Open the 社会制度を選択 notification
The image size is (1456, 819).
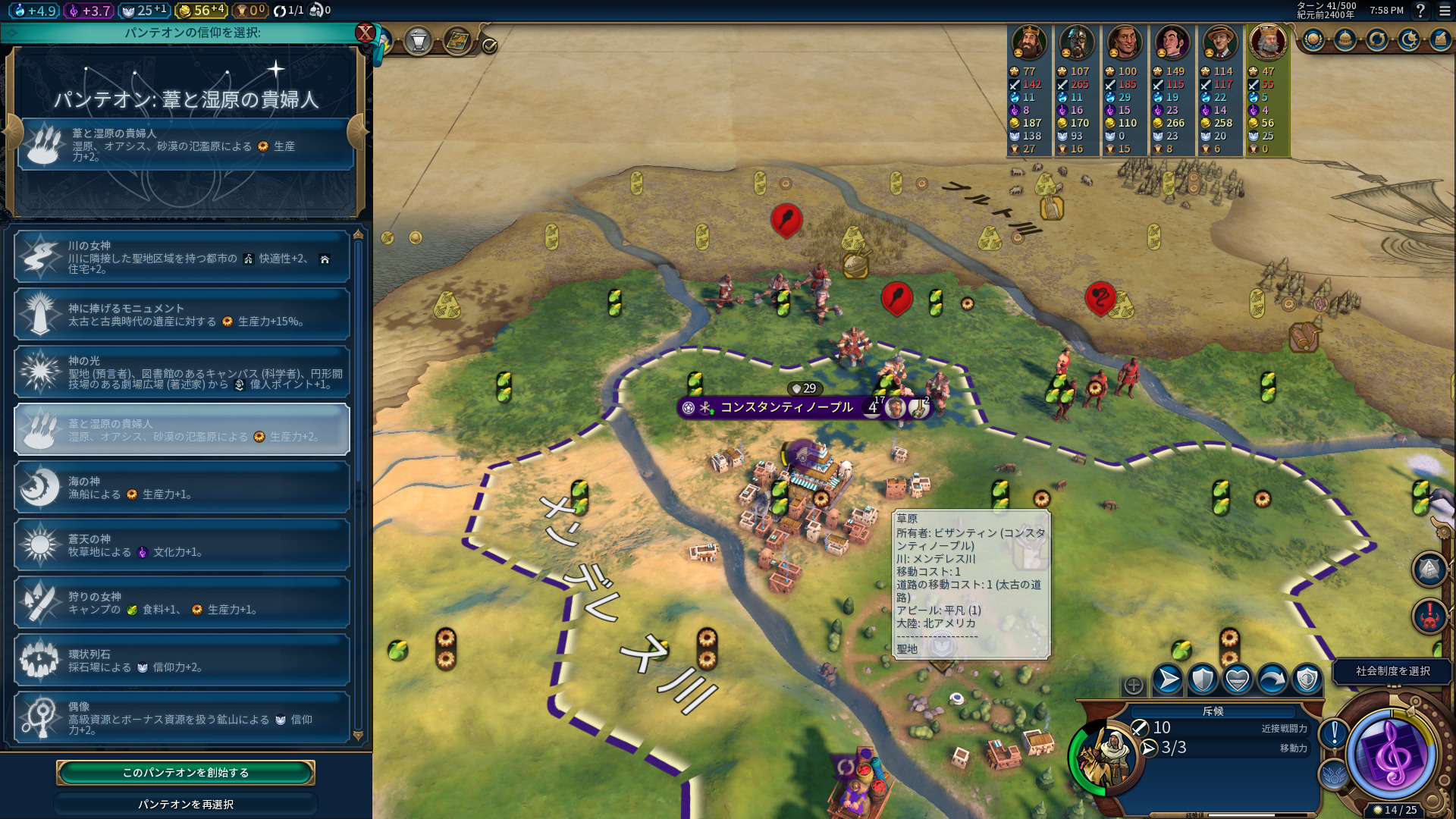point(1392,671)
